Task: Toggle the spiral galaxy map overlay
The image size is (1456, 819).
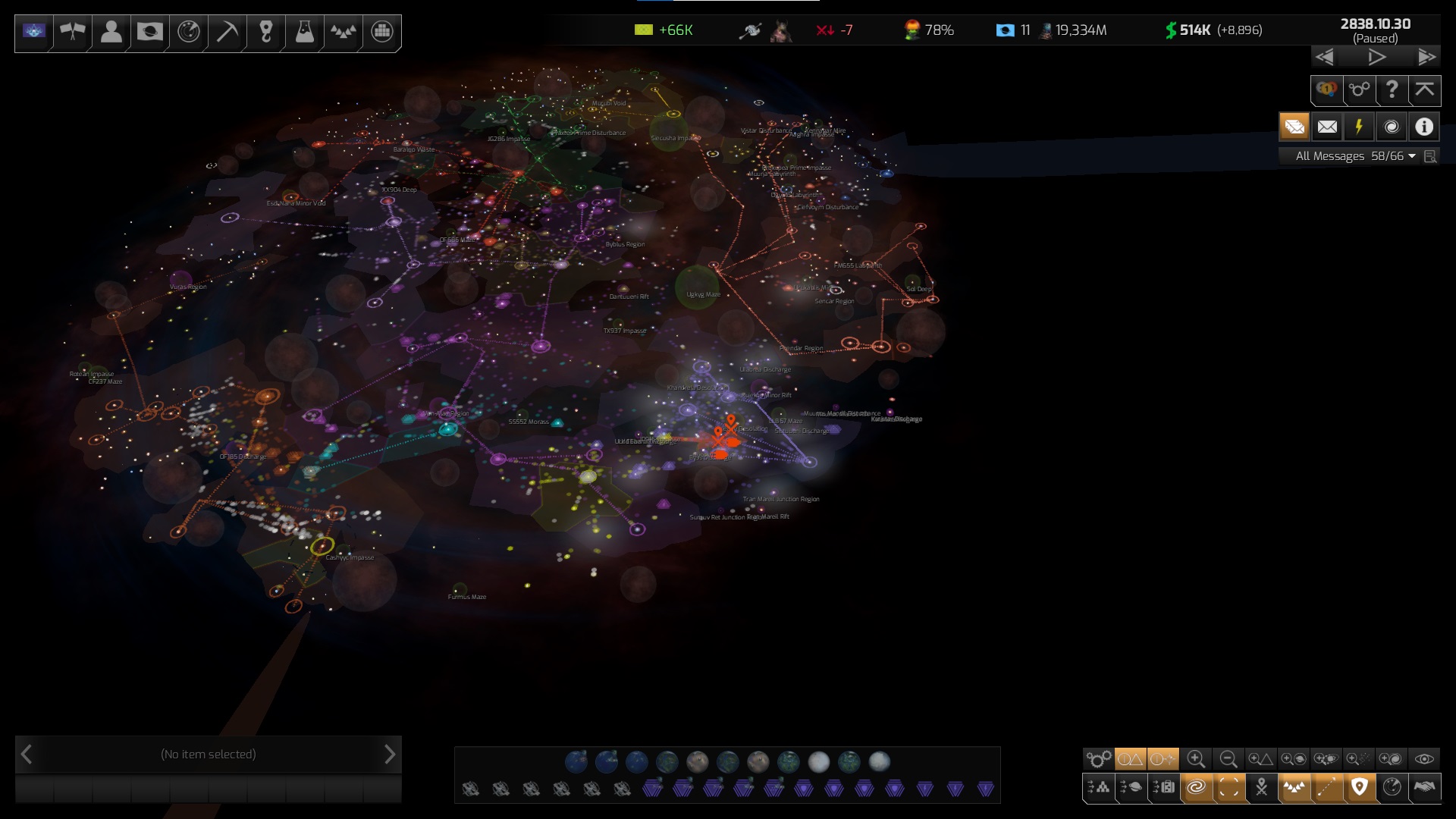Action: coord(1195,786)
